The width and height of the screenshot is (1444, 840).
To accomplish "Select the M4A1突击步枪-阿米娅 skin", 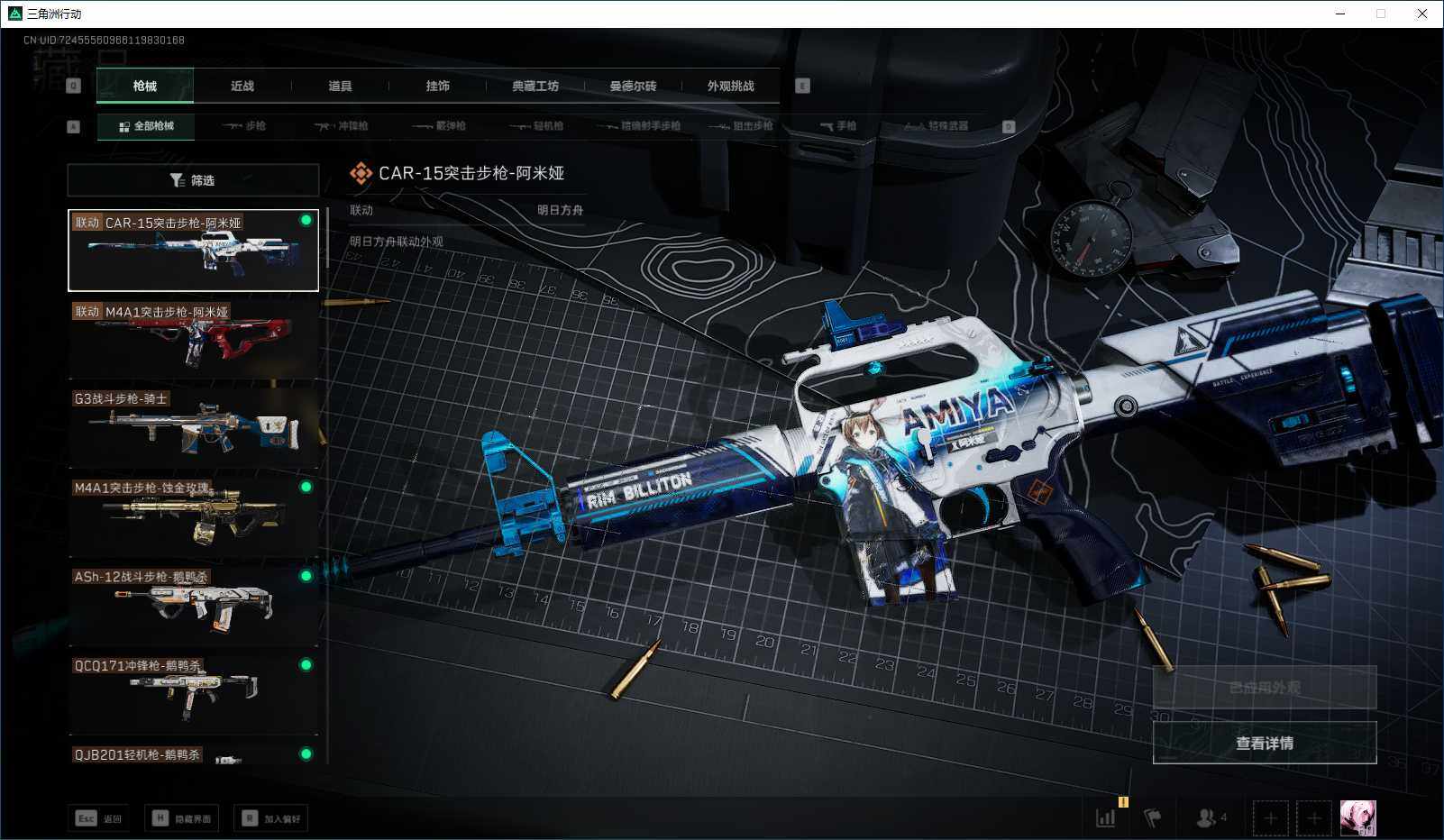I will pos(193,339).
